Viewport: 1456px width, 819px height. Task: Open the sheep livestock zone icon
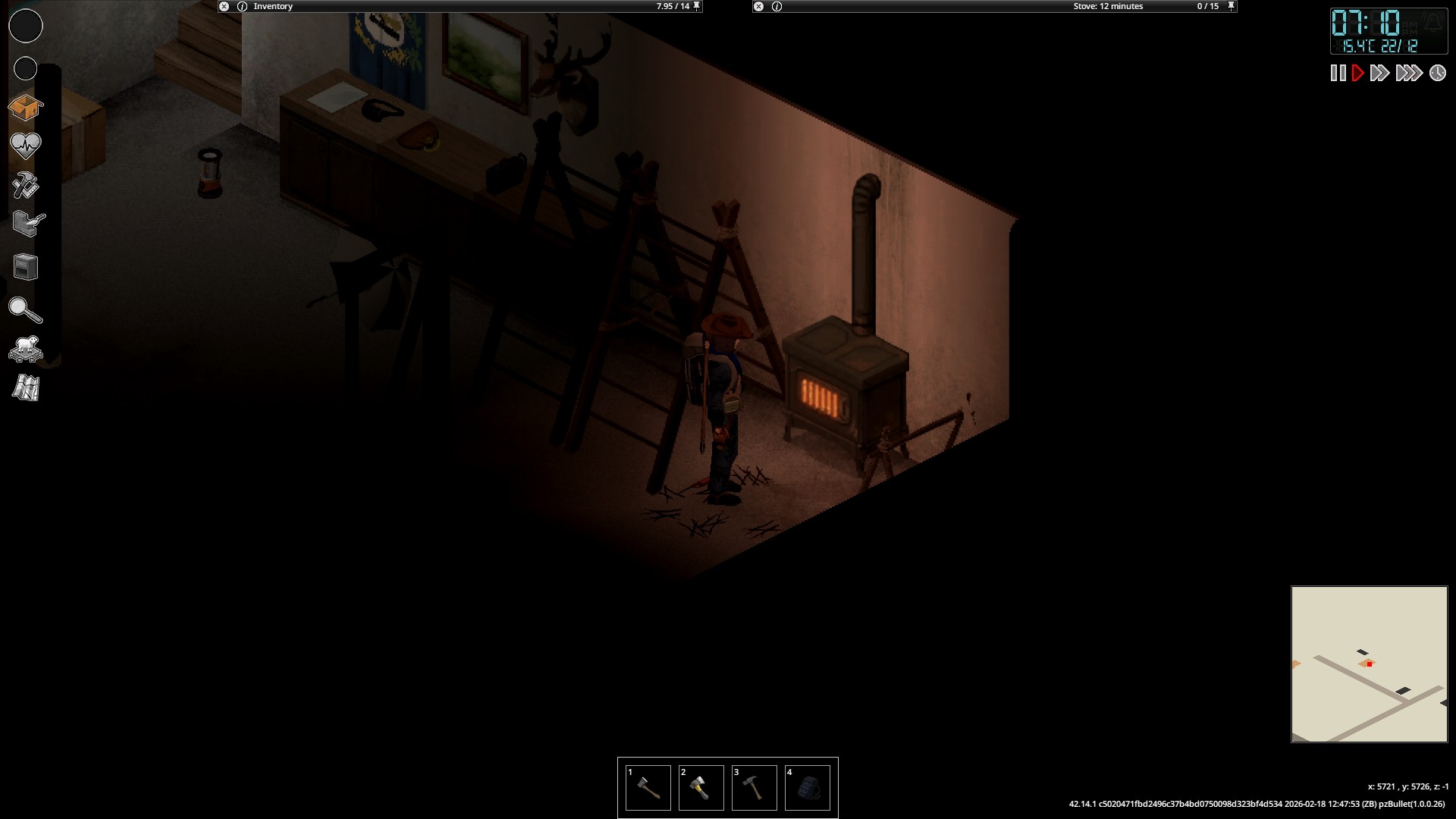point(25,350)
